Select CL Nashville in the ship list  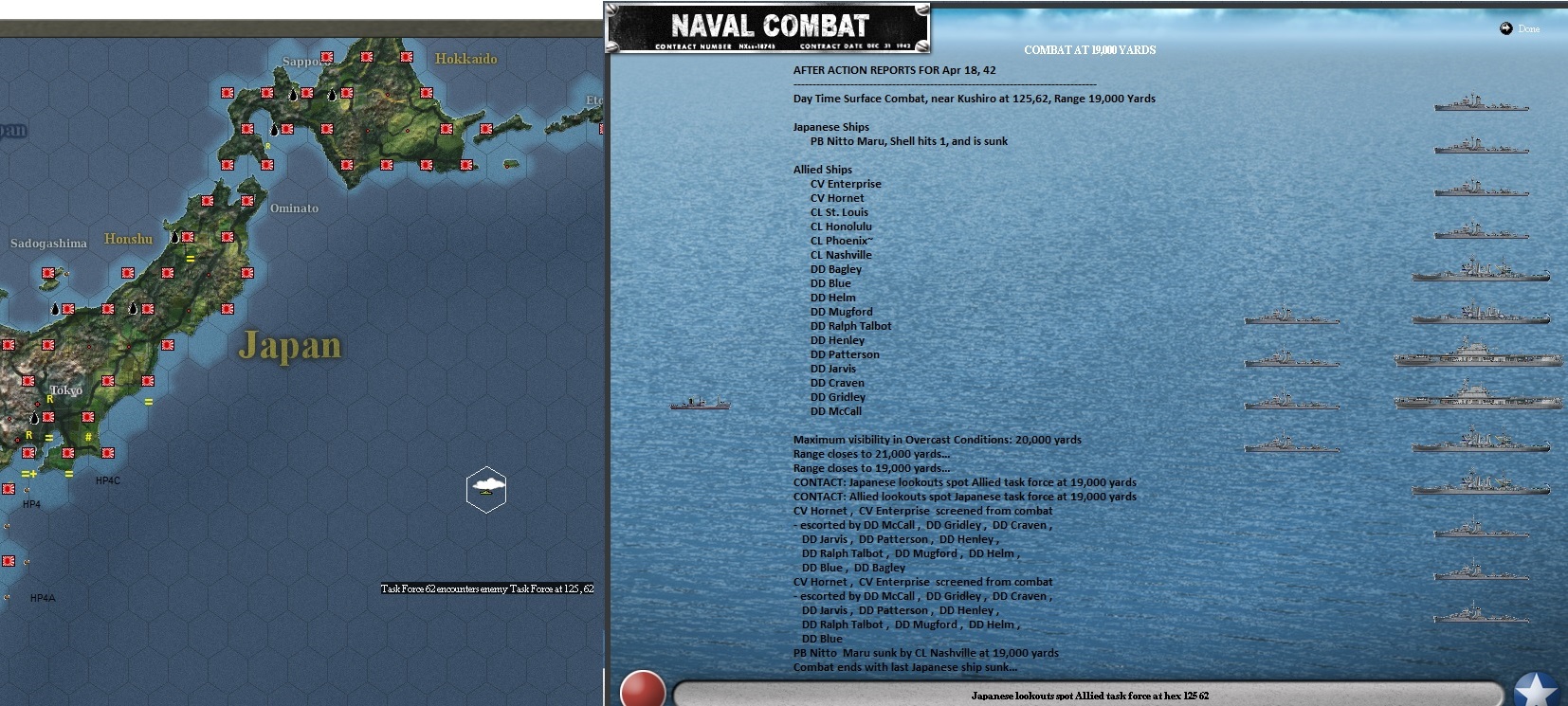(x=840, y=254)
